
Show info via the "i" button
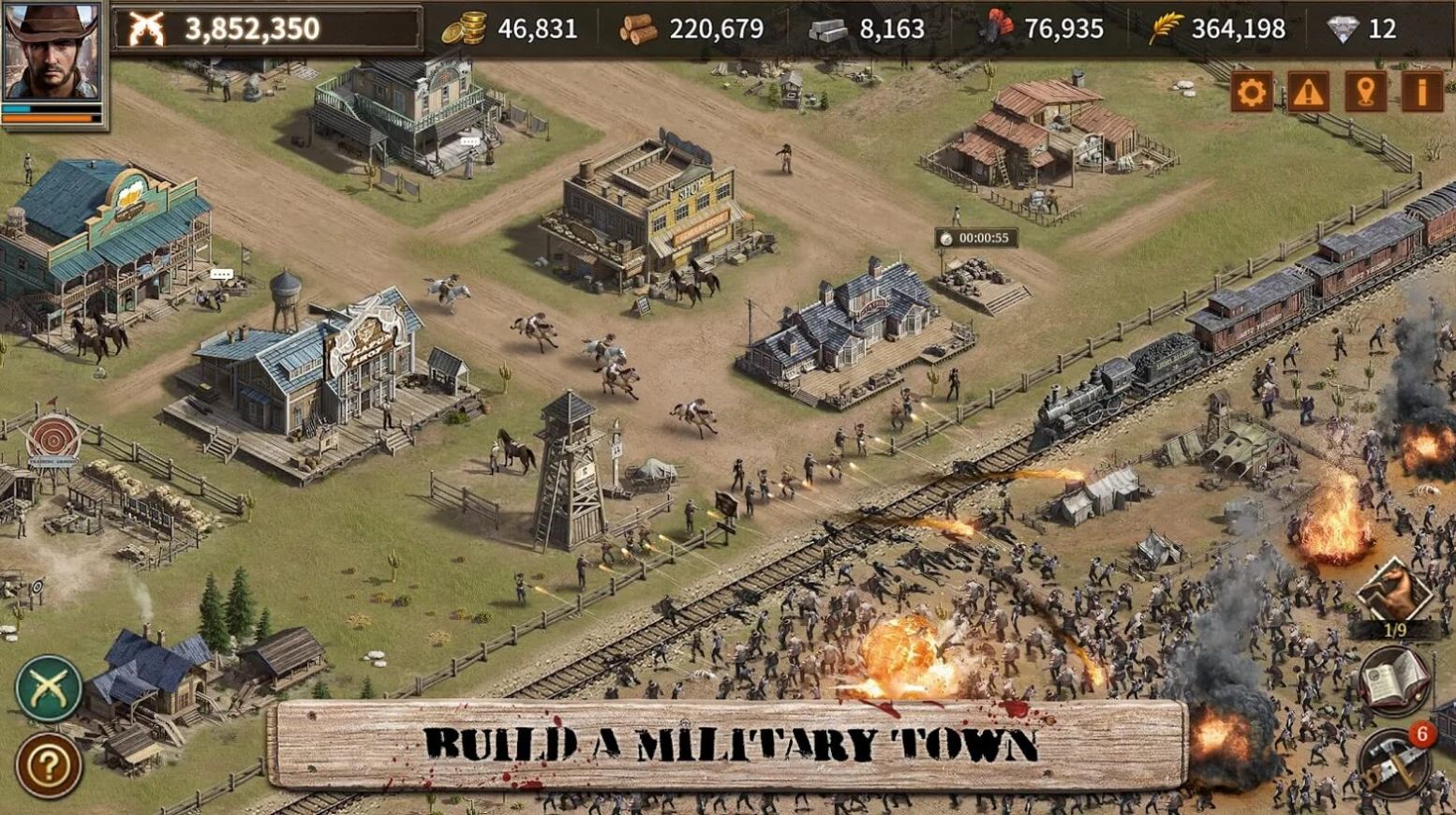(1421, 92)
